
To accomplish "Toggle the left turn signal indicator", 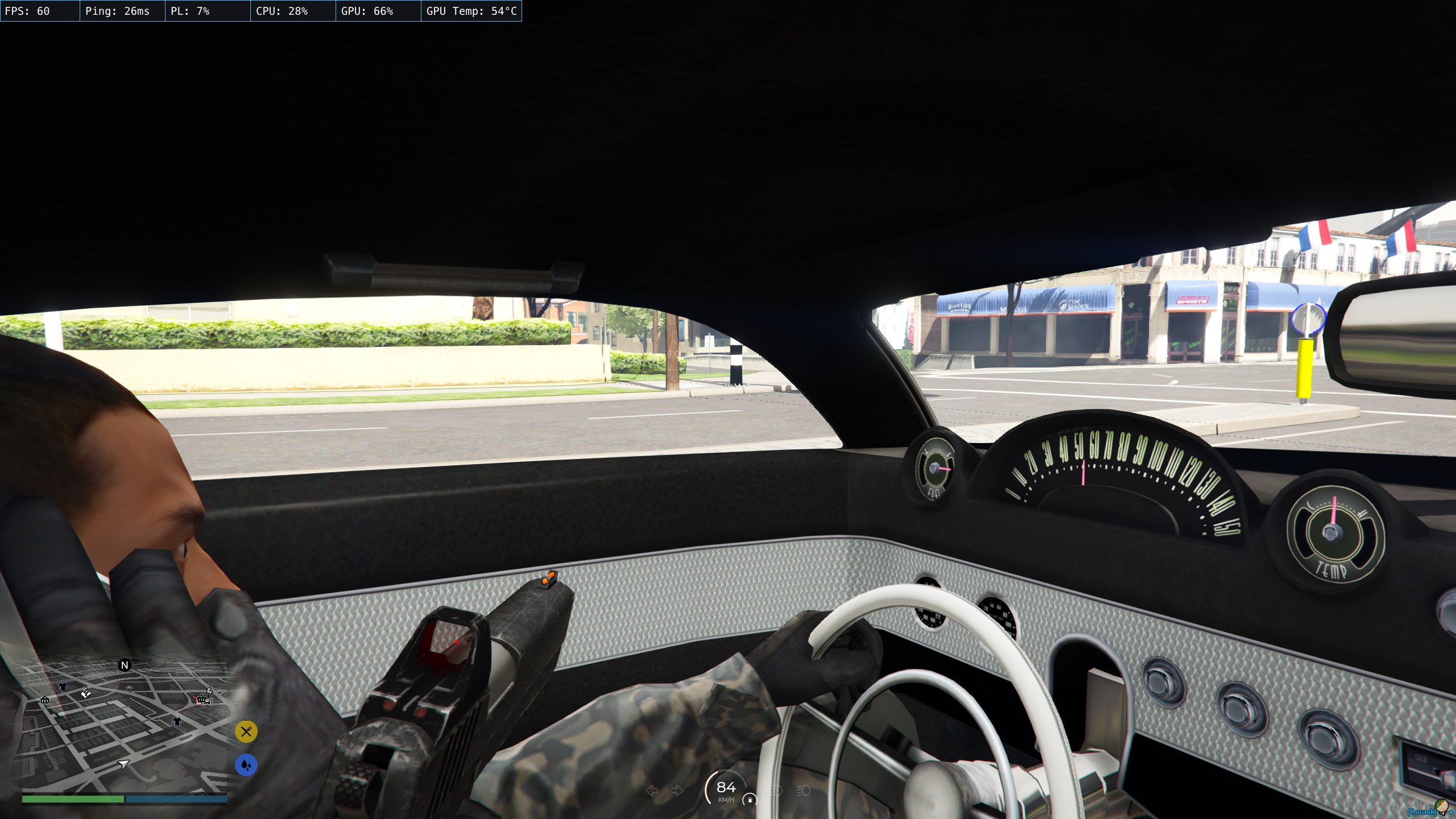I will tap(652, 791).
